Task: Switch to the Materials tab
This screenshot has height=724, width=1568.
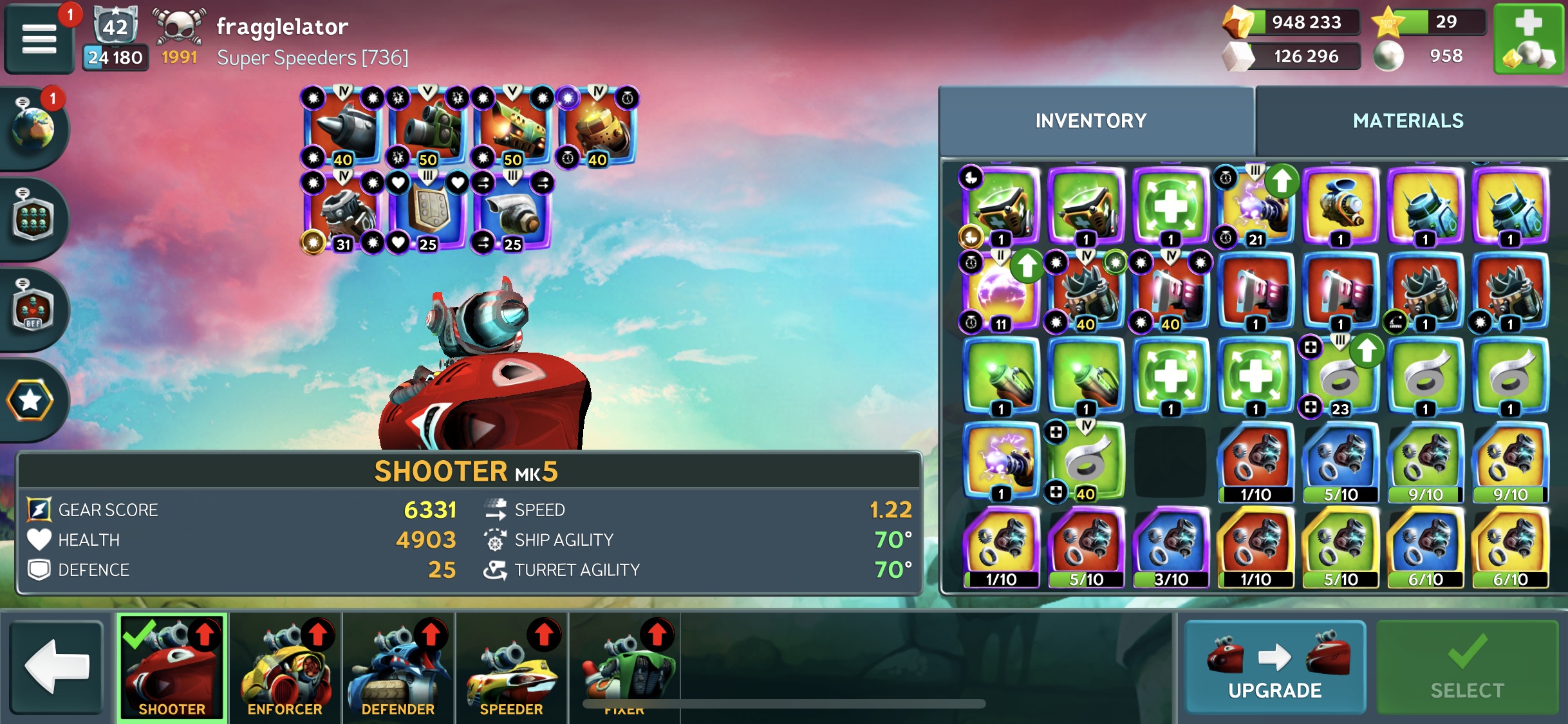Action: pos(1408,120)
